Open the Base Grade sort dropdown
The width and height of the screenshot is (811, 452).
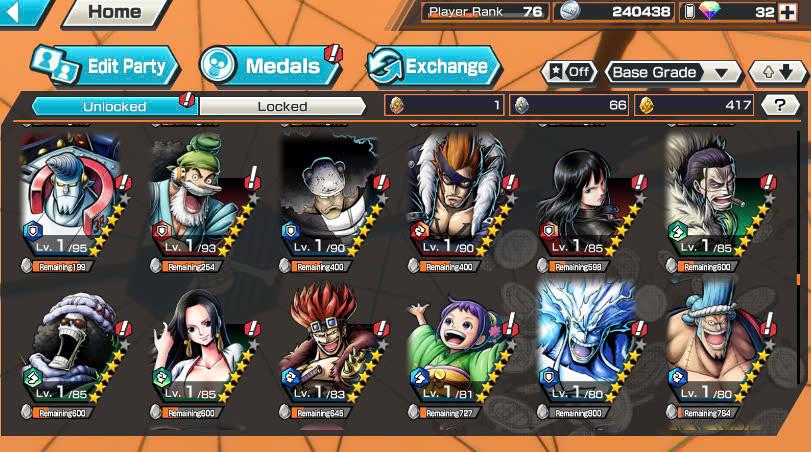[x=669, y=73]
